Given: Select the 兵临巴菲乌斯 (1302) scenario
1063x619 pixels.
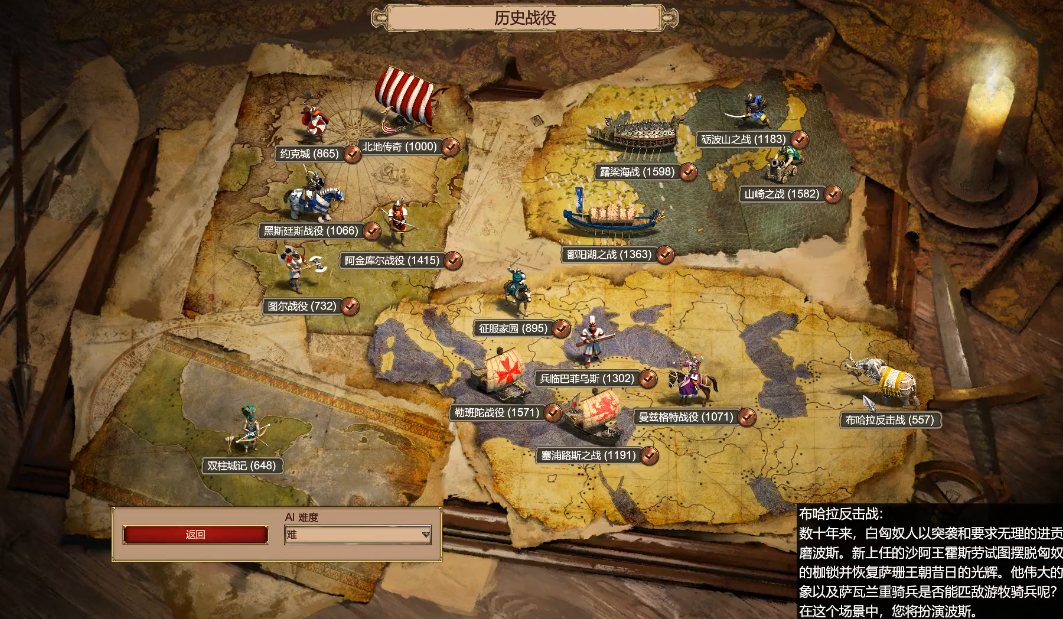Looking at the screenshot, I should pos(587,378).
